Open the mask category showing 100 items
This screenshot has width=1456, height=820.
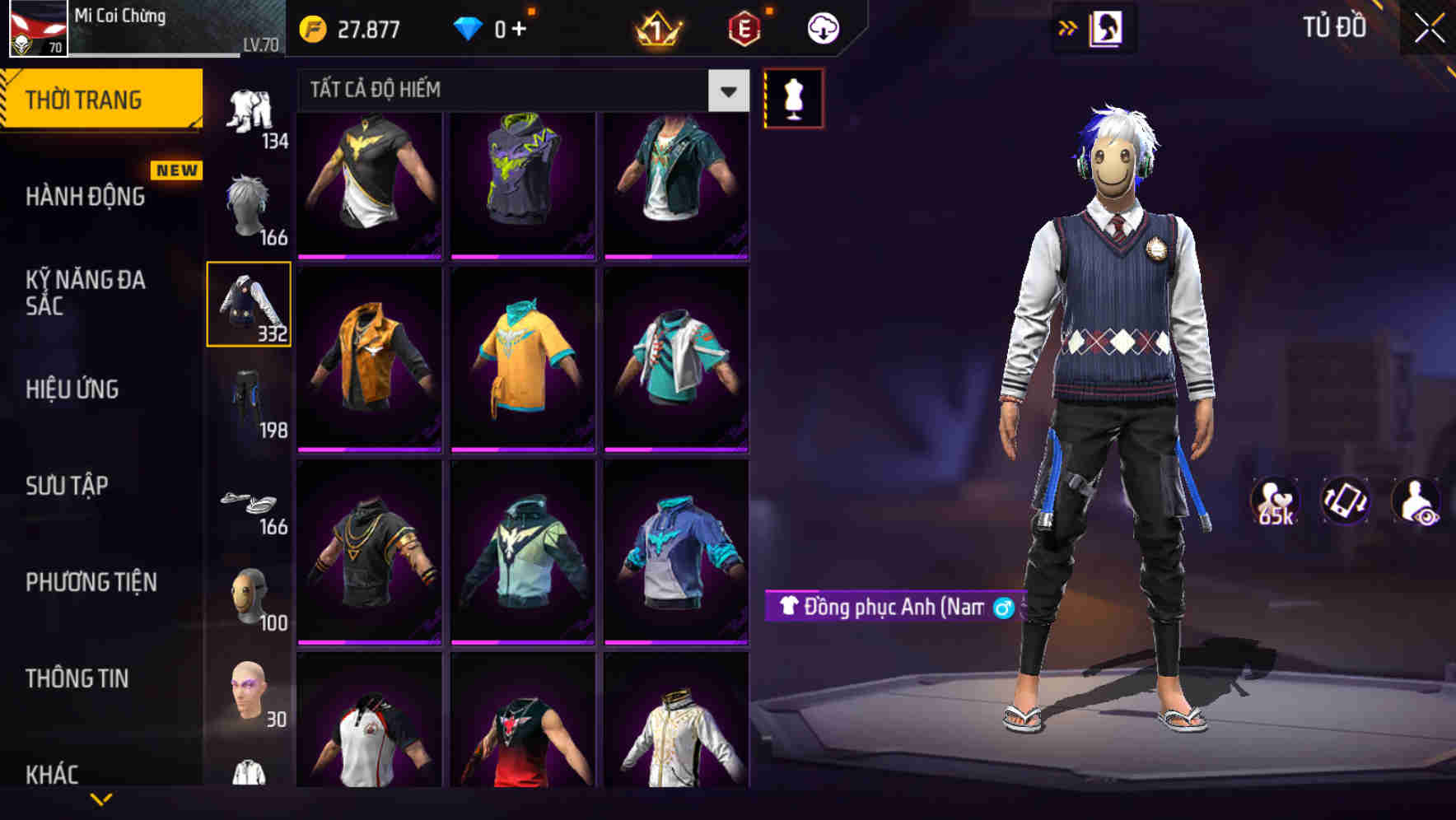pos(248,594)
